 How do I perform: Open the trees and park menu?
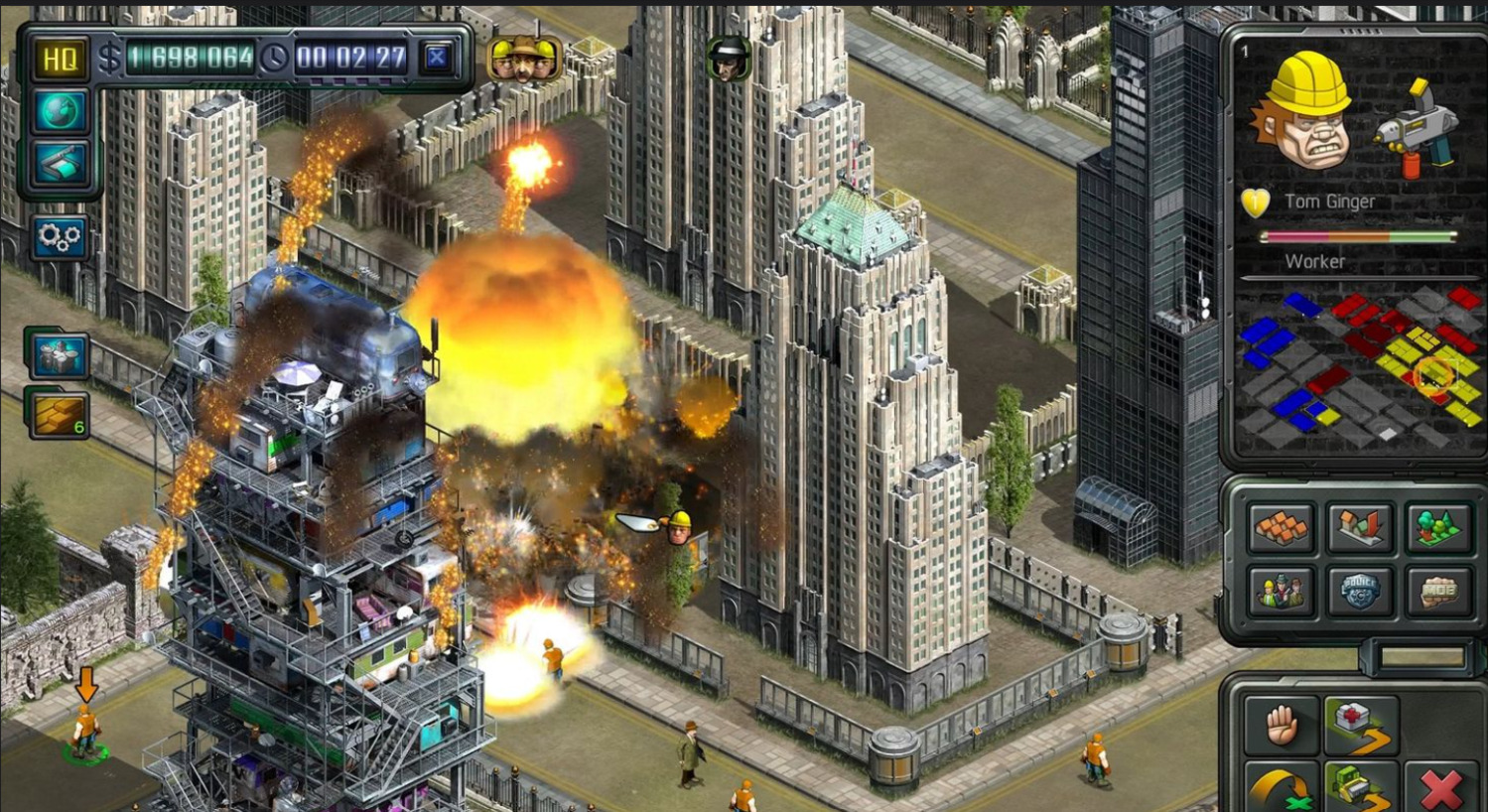click(1437, 527)
